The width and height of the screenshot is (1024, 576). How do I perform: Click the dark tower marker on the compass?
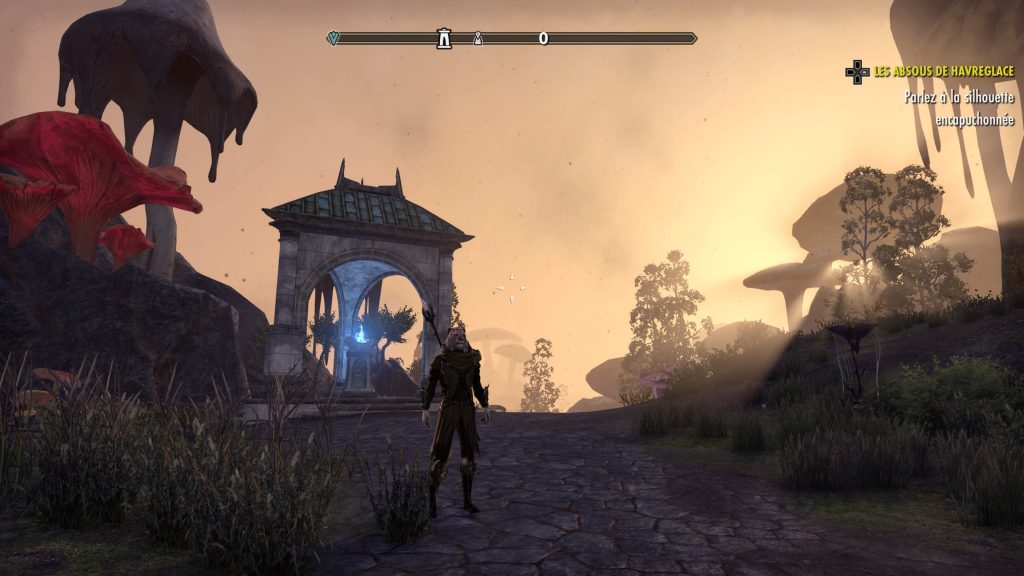(x=443, y=39)
